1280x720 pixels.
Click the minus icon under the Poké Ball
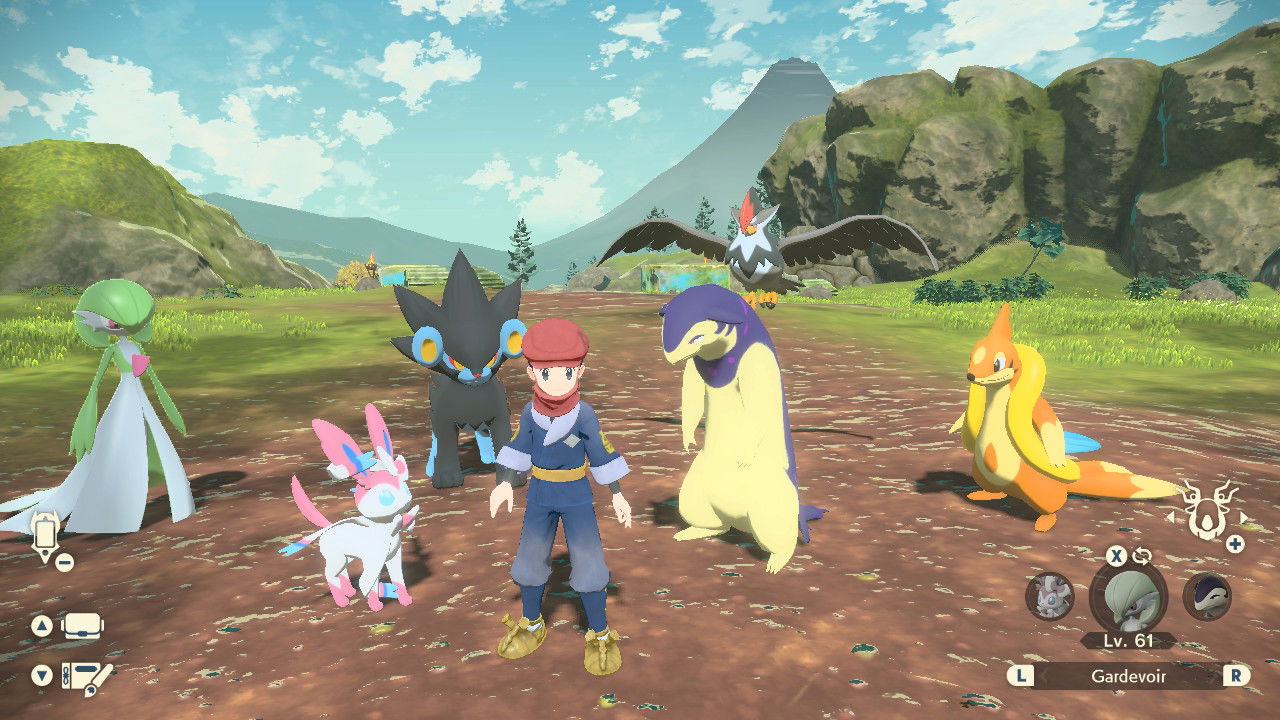[64, 561]
